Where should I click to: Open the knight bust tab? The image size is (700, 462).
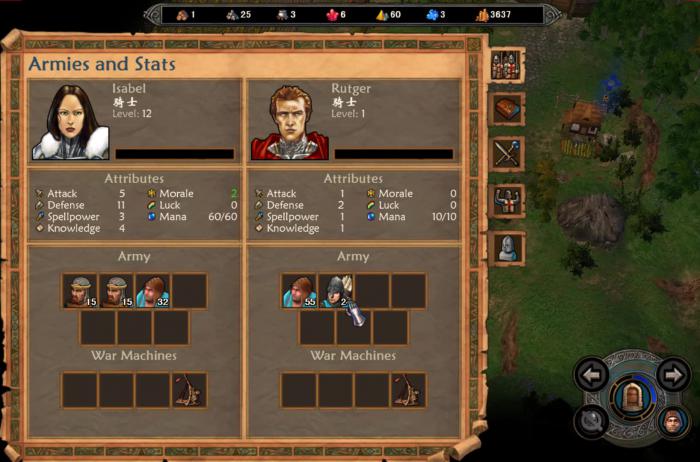508,246
